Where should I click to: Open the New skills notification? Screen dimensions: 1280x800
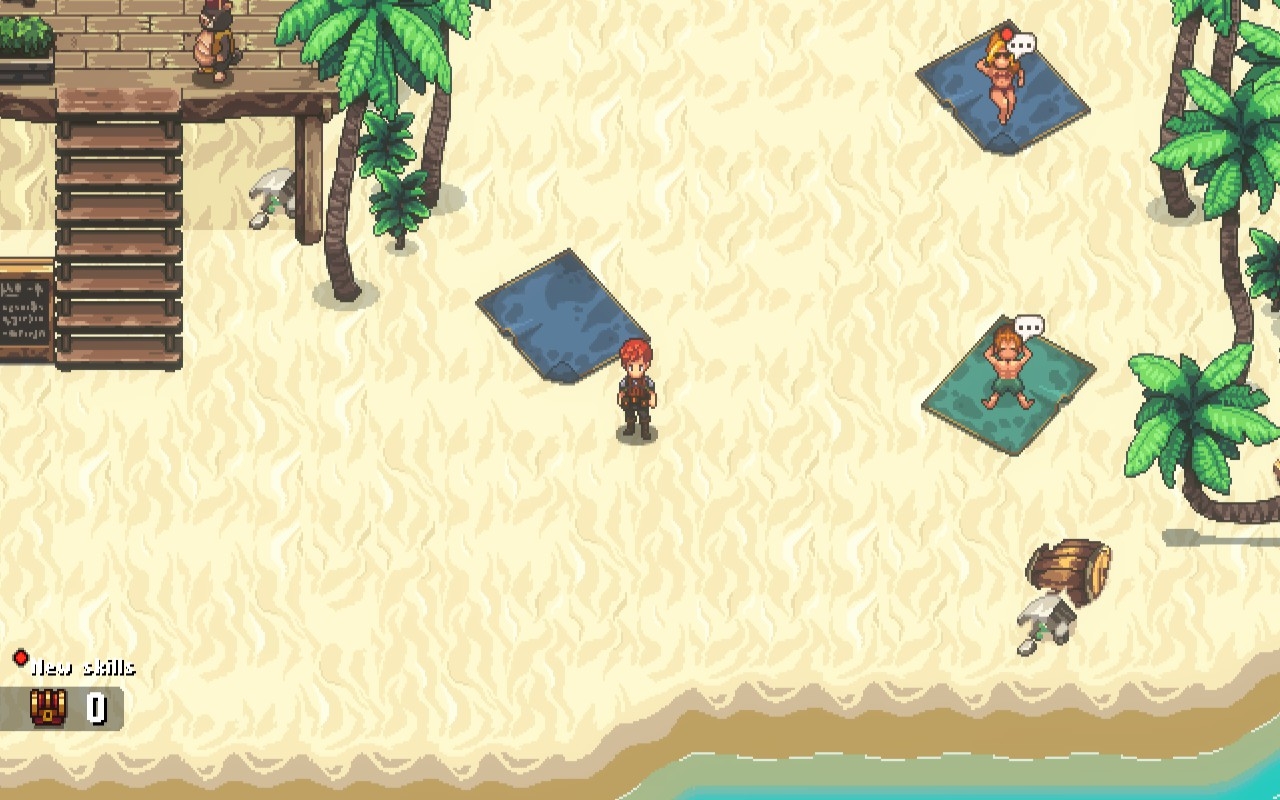(x=80, y=667)
